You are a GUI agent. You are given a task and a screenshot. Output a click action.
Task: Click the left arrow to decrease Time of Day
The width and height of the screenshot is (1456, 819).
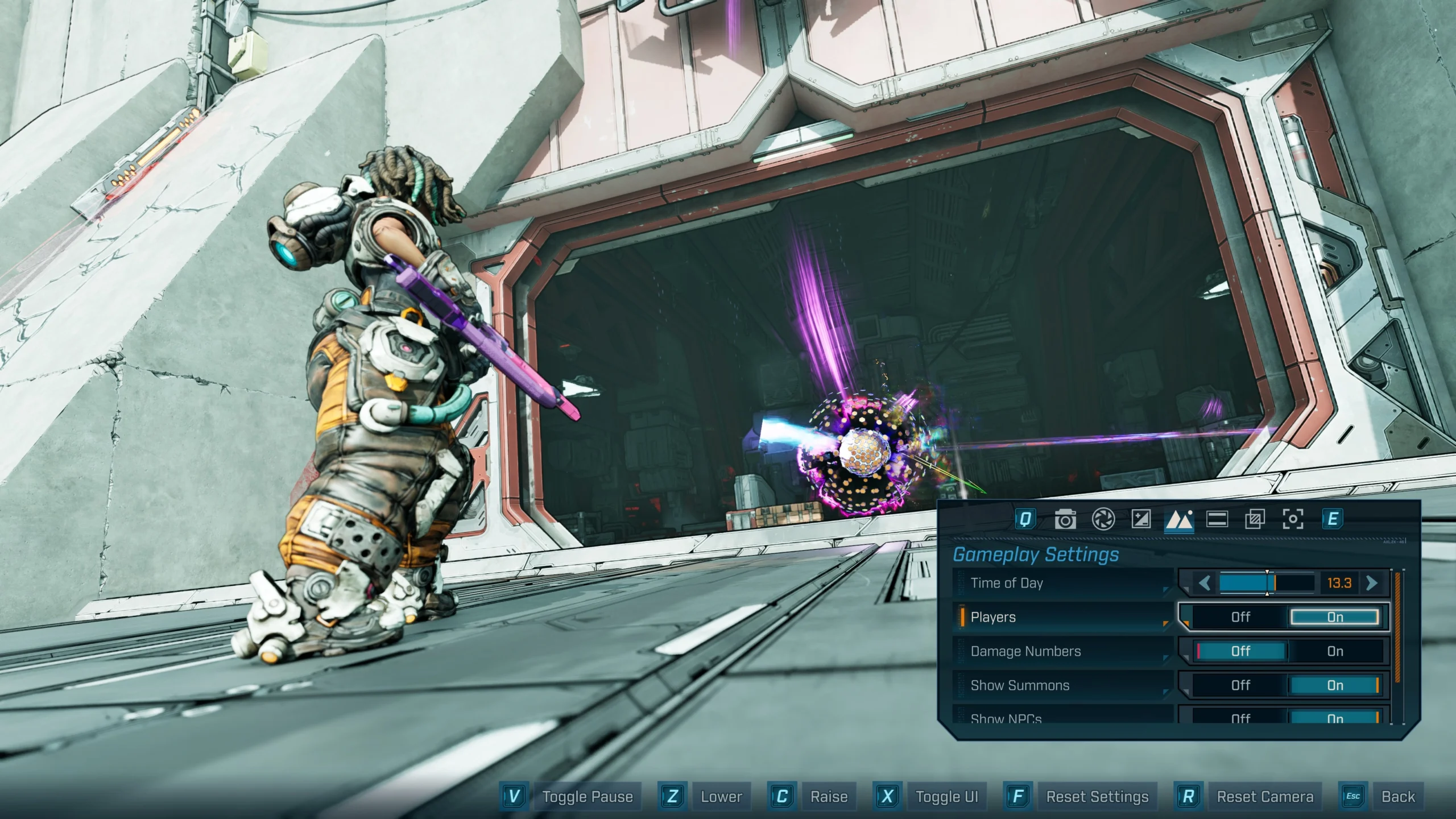[x=1205, y=582]
